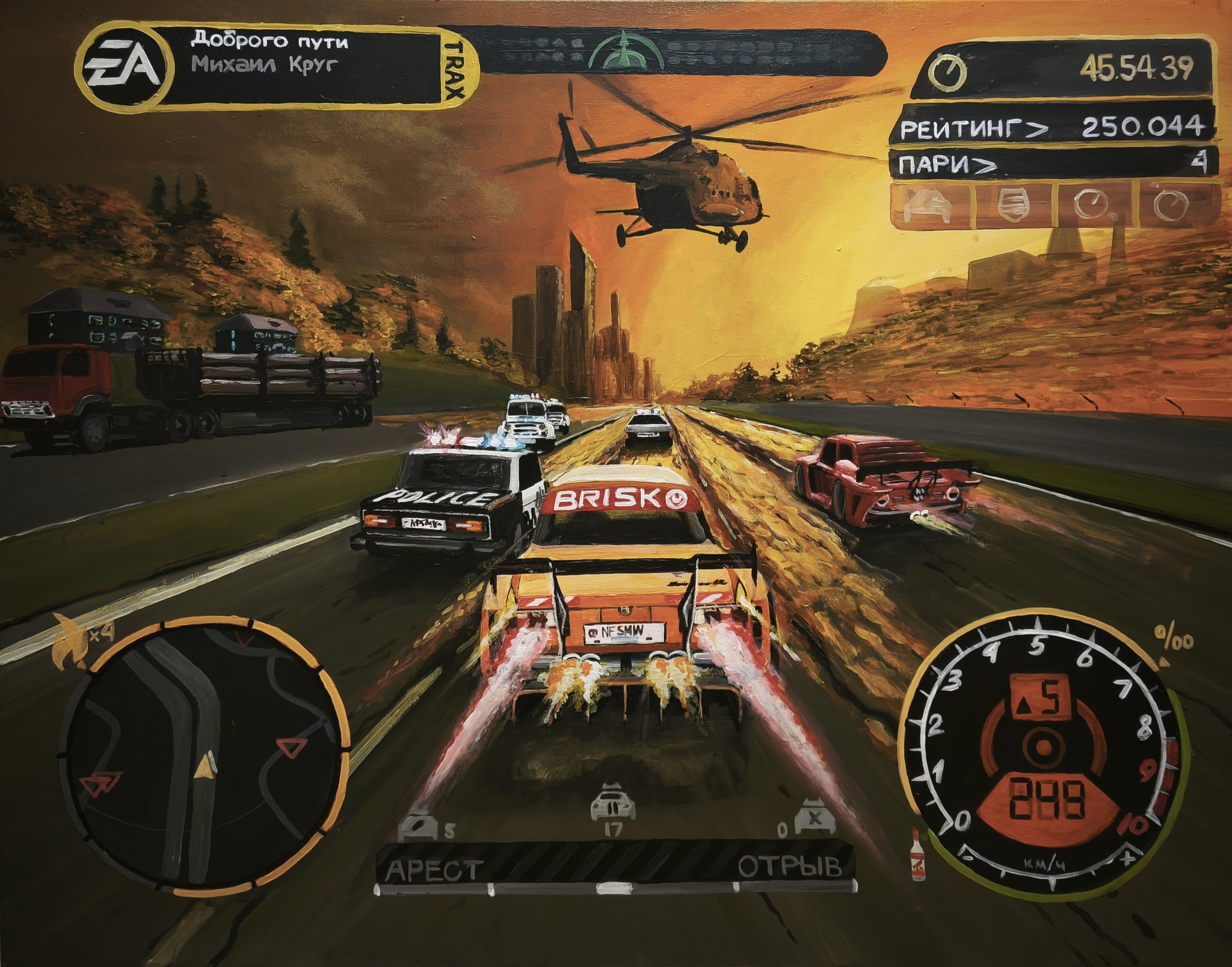Click the red double-triangle marker on the minimap
Screen dimensions: 1232x967
[x=100, y=783]
